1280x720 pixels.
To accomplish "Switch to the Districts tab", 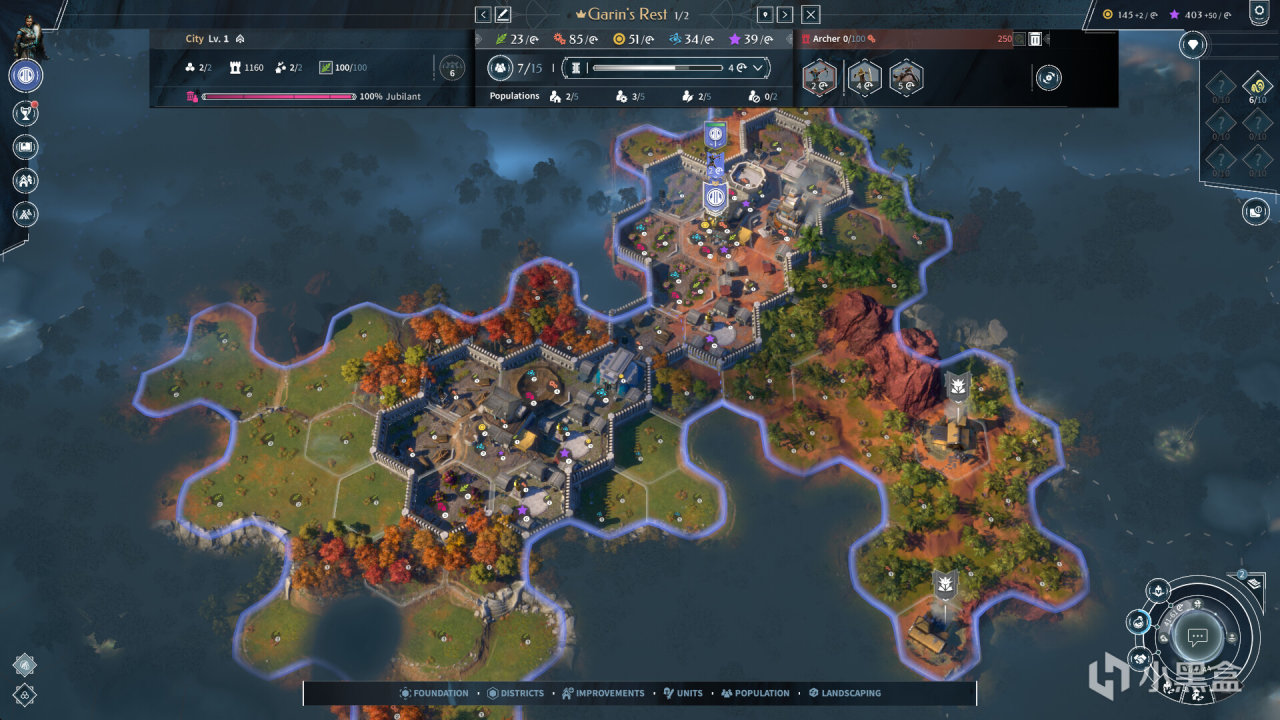I will pos(516,693).
